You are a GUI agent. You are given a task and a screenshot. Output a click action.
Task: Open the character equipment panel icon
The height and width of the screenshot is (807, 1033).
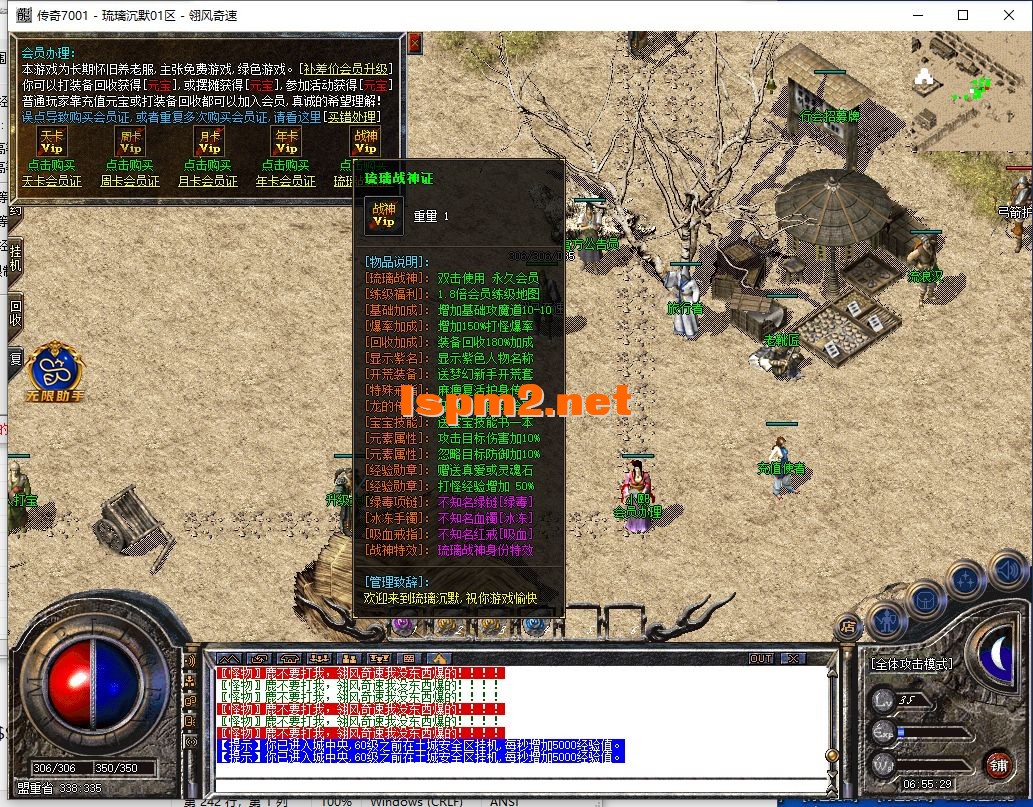[x=885, y=620]
